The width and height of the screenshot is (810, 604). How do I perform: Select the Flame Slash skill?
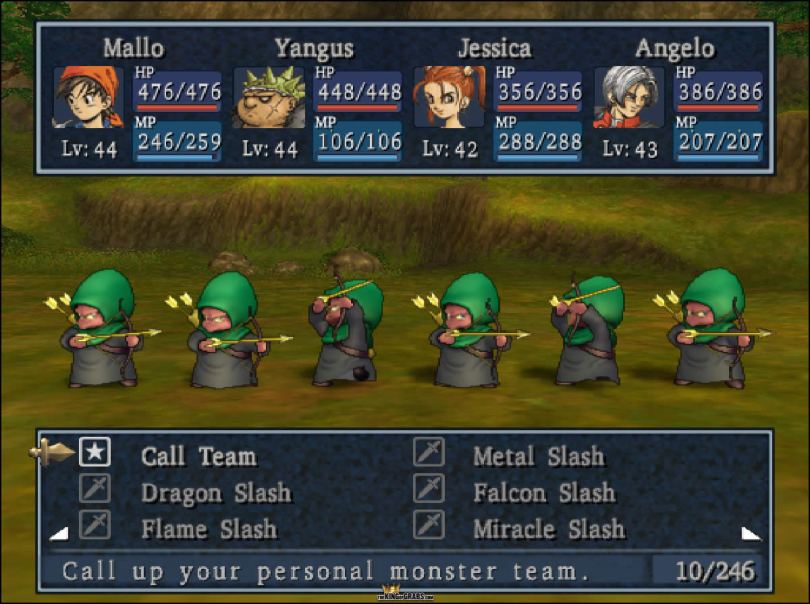tap(208, 528)
